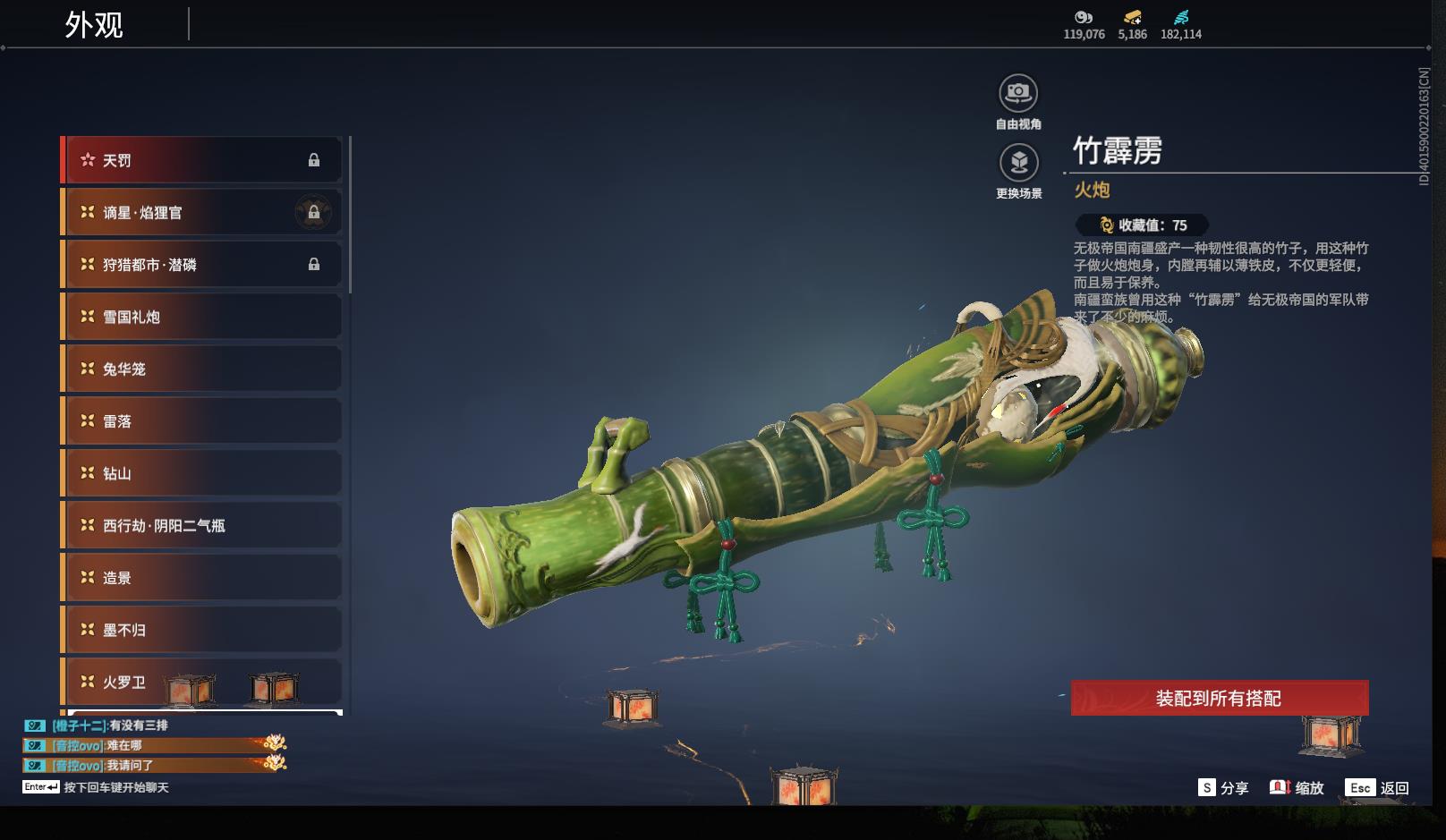Share the skin via 分享
This screenshot has width=1446, height=840.
point(1223,787)
